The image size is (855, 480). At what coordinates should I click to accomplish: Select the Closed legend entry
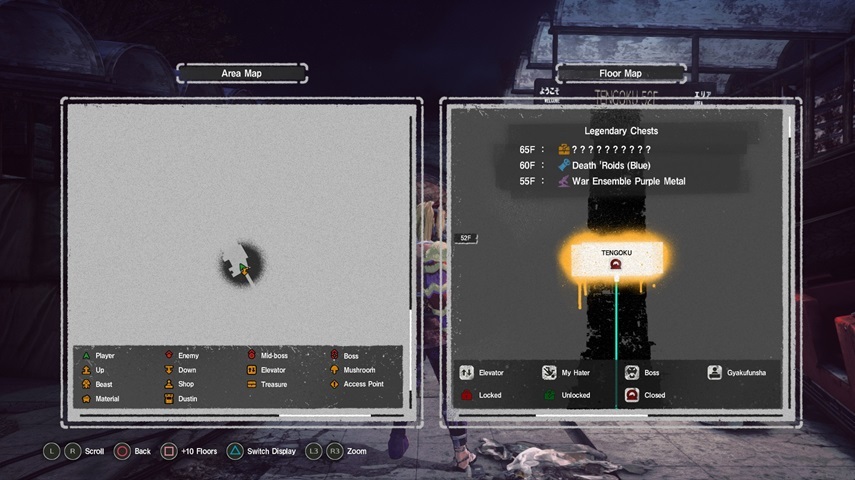[x=646, y=395]
